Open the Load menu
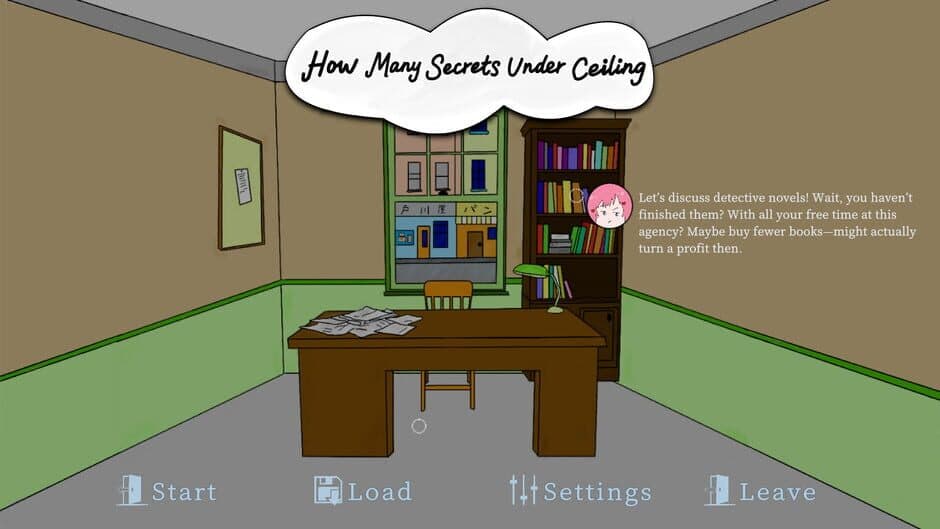 pyautogui.click(x=363, y=491)
